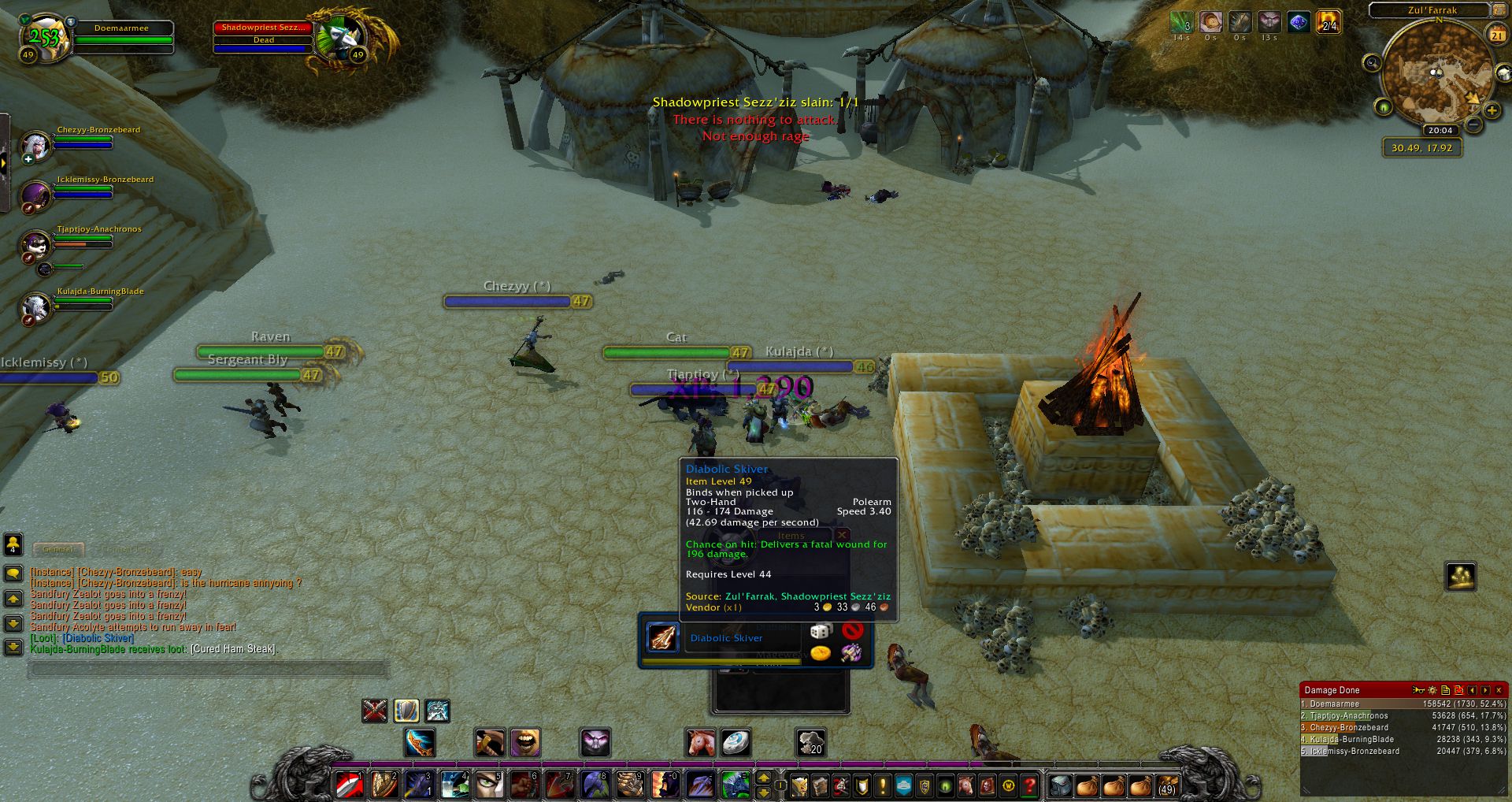Open the calendar showing day 21
This screenshot has width=1512, height=802.
click(x=1496, y=34)
